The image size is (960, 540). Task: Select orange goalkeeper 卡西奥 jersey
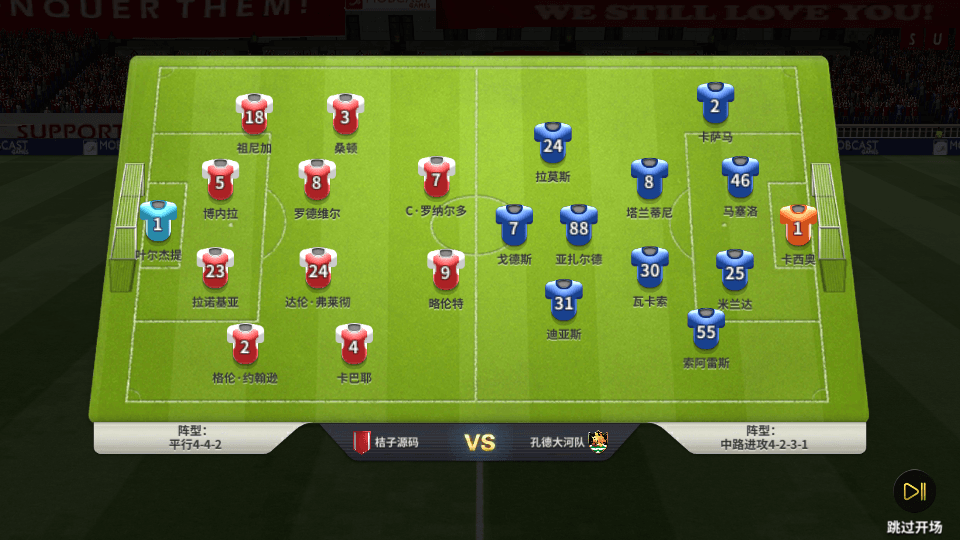coord(798,228)
